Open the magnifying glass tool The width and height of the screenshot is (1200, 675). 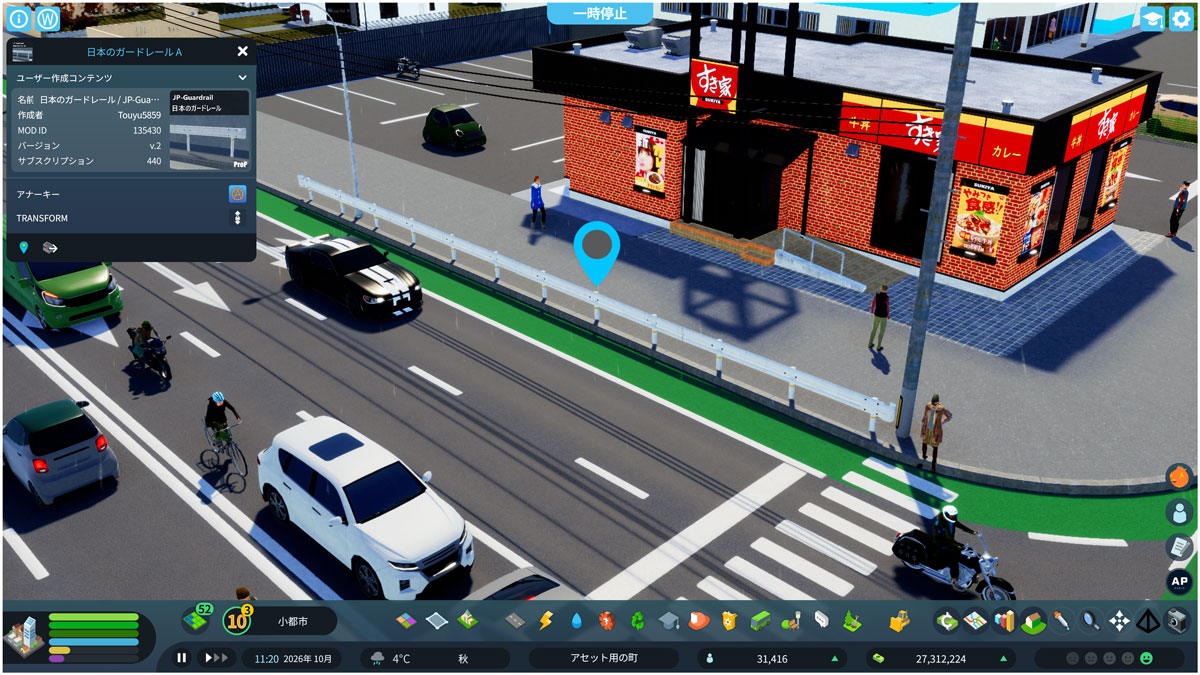(1090, 621)
